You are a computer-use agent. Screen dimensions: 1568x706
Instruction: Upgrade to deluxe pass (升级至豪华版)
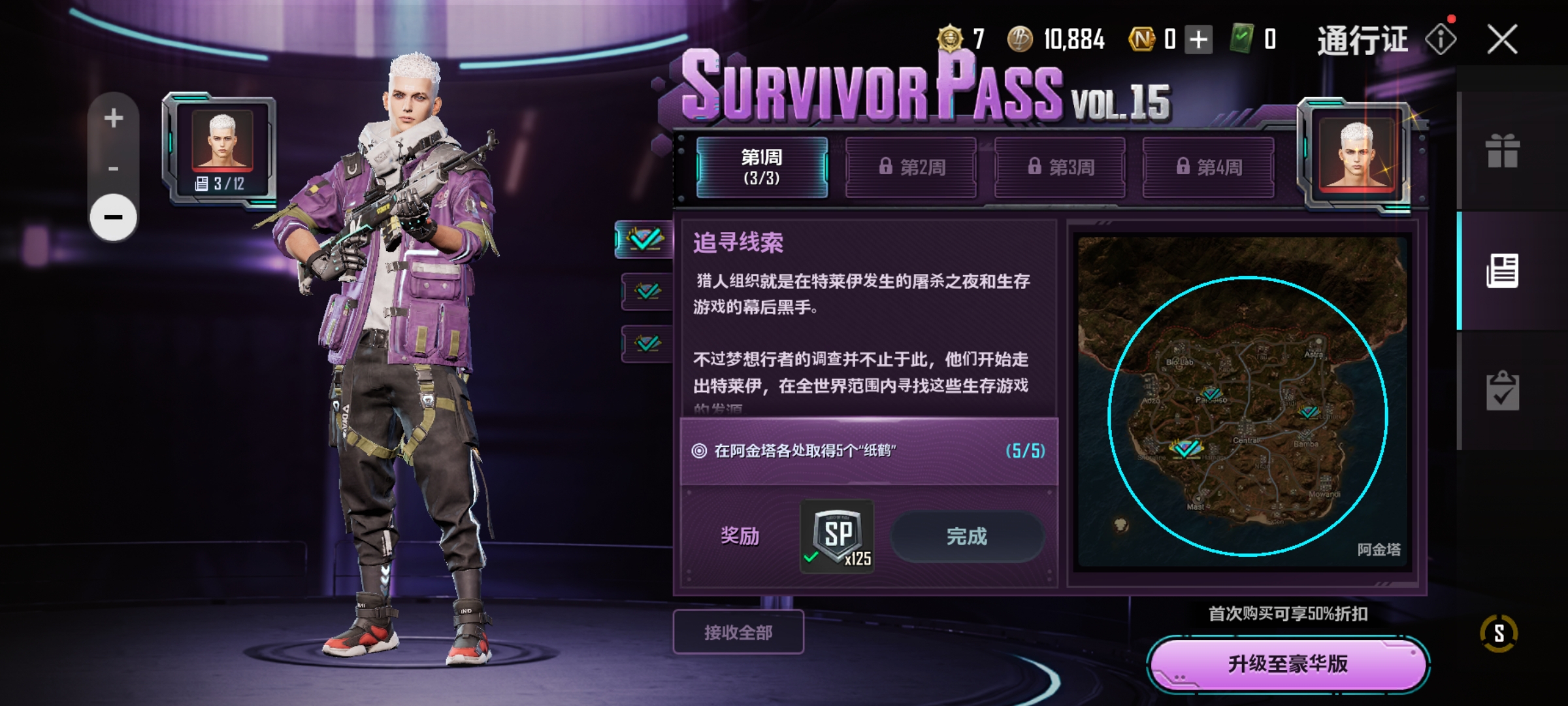click(1288, 664)
